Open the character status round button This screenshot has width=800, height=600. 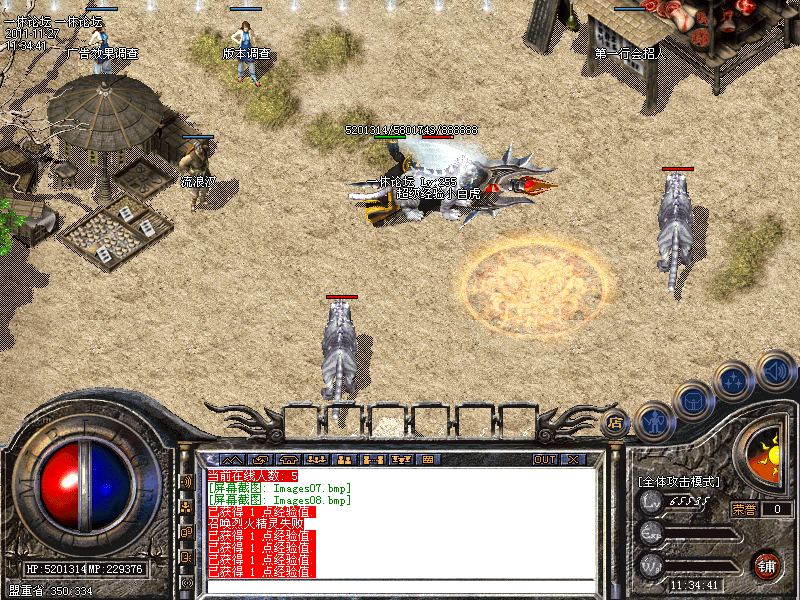click(x=653, y=420)
